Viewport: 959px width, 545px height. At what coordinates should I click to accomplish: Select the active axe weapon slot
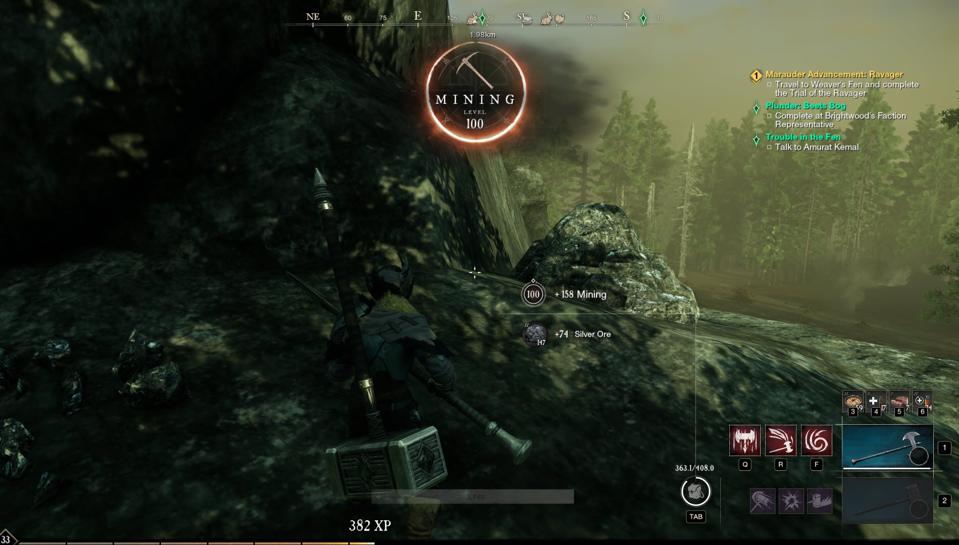click(x=887, y=447)
